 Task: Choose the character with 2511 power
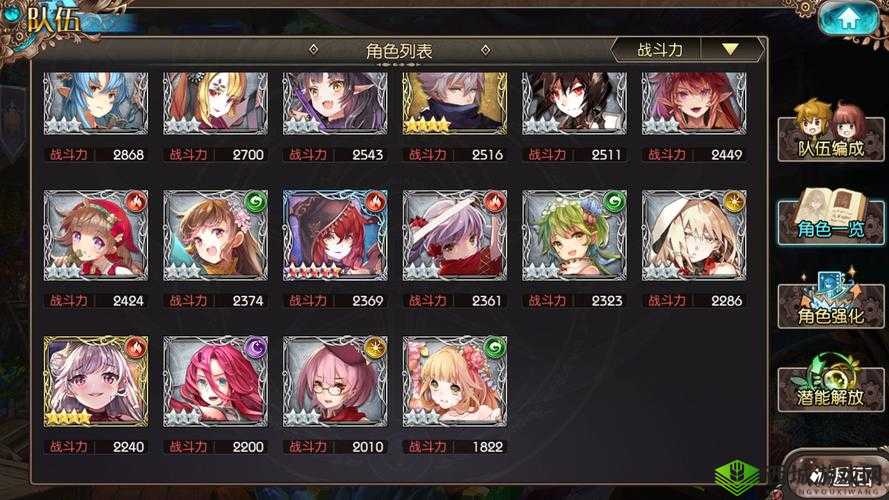pos(574,102)
